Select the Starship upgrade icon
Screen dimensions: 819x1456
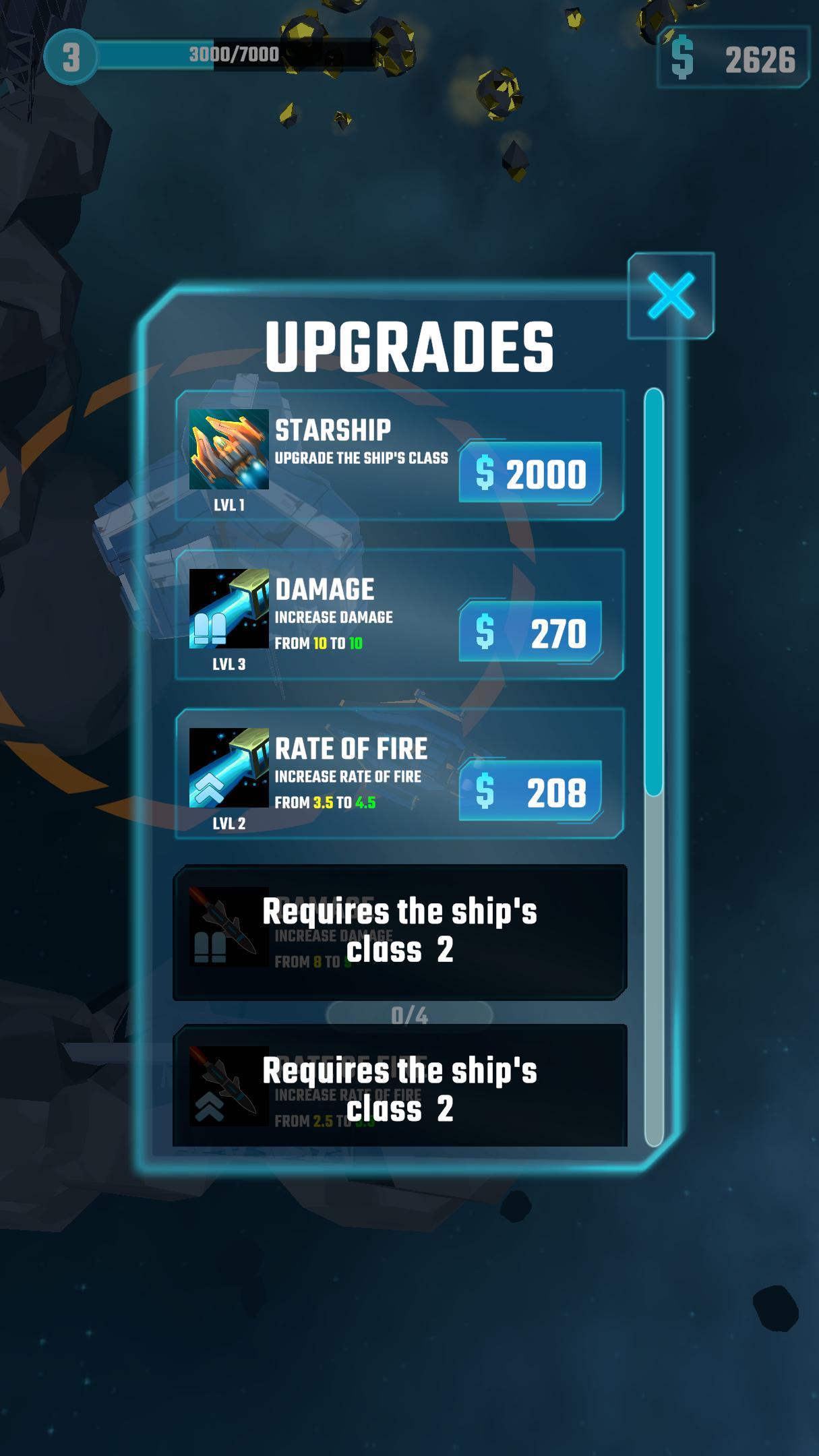[x=229, y=449]
